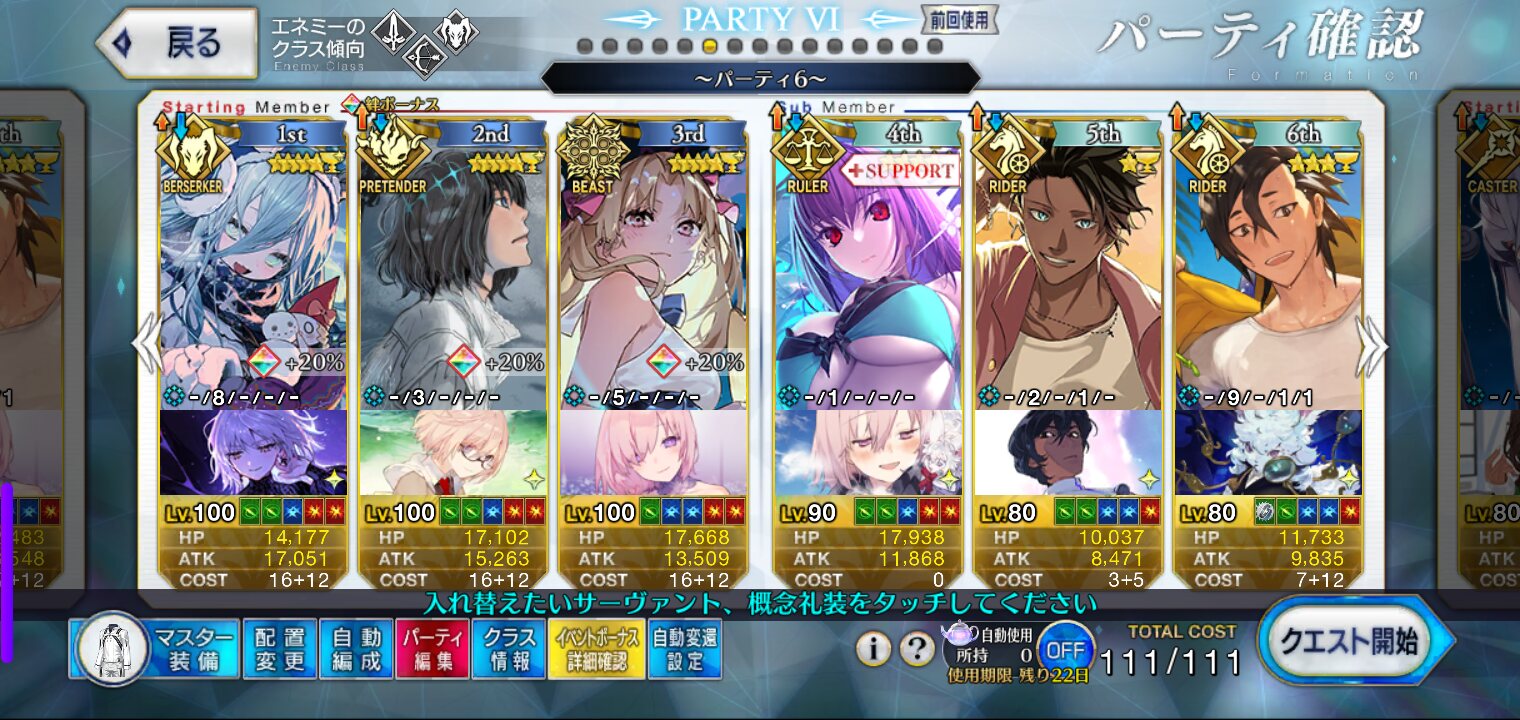Toggle the 自動使用 OFF switch
The image size is (1520, 720).
click(x=1064, y=650)
